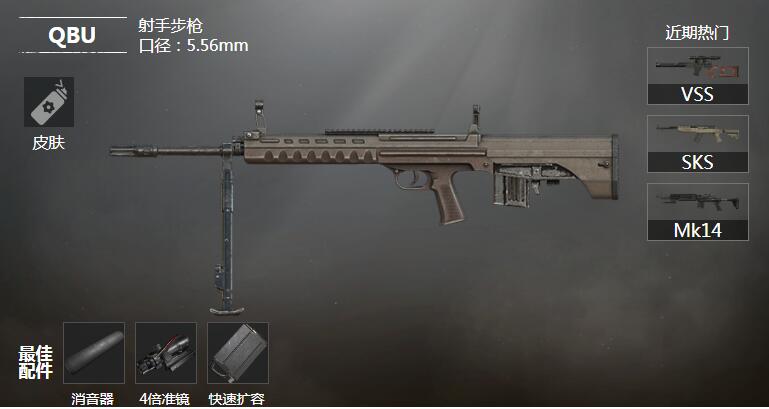Choose the SKS rifle thumbnail

pos(698,144)
